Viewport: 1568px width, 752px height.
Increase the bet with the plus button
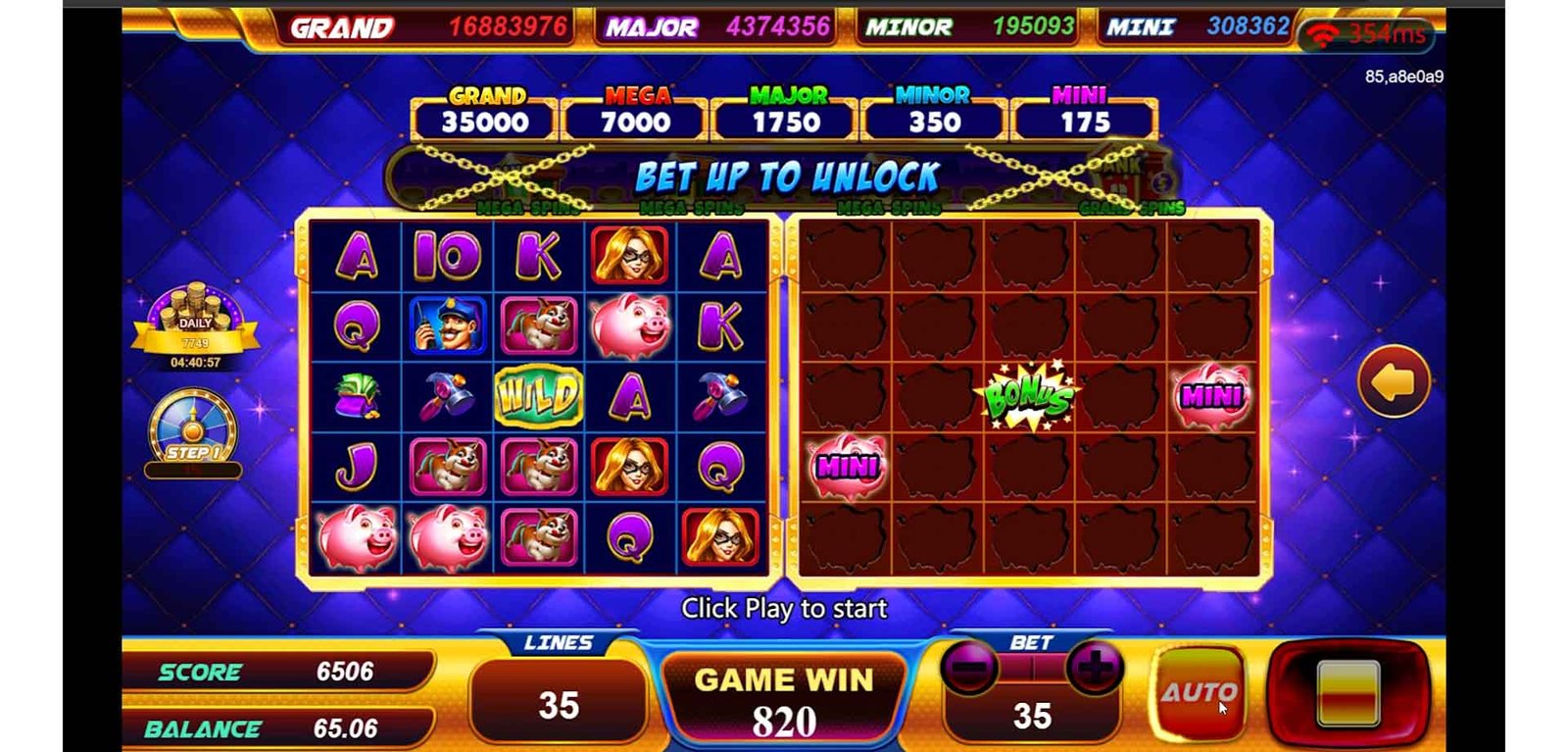point(1094,670)
